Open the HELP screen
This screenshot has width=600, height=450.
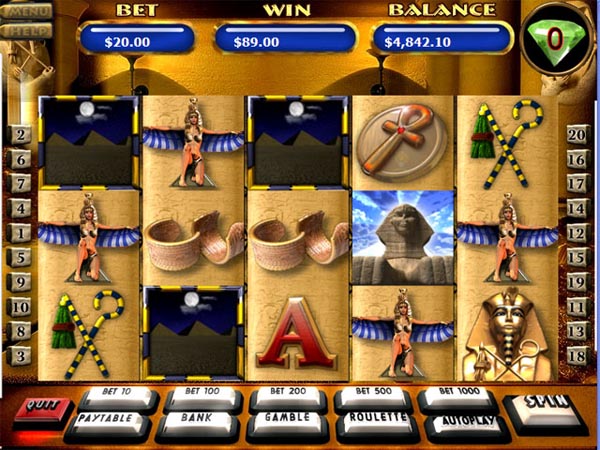click(26, 30)
